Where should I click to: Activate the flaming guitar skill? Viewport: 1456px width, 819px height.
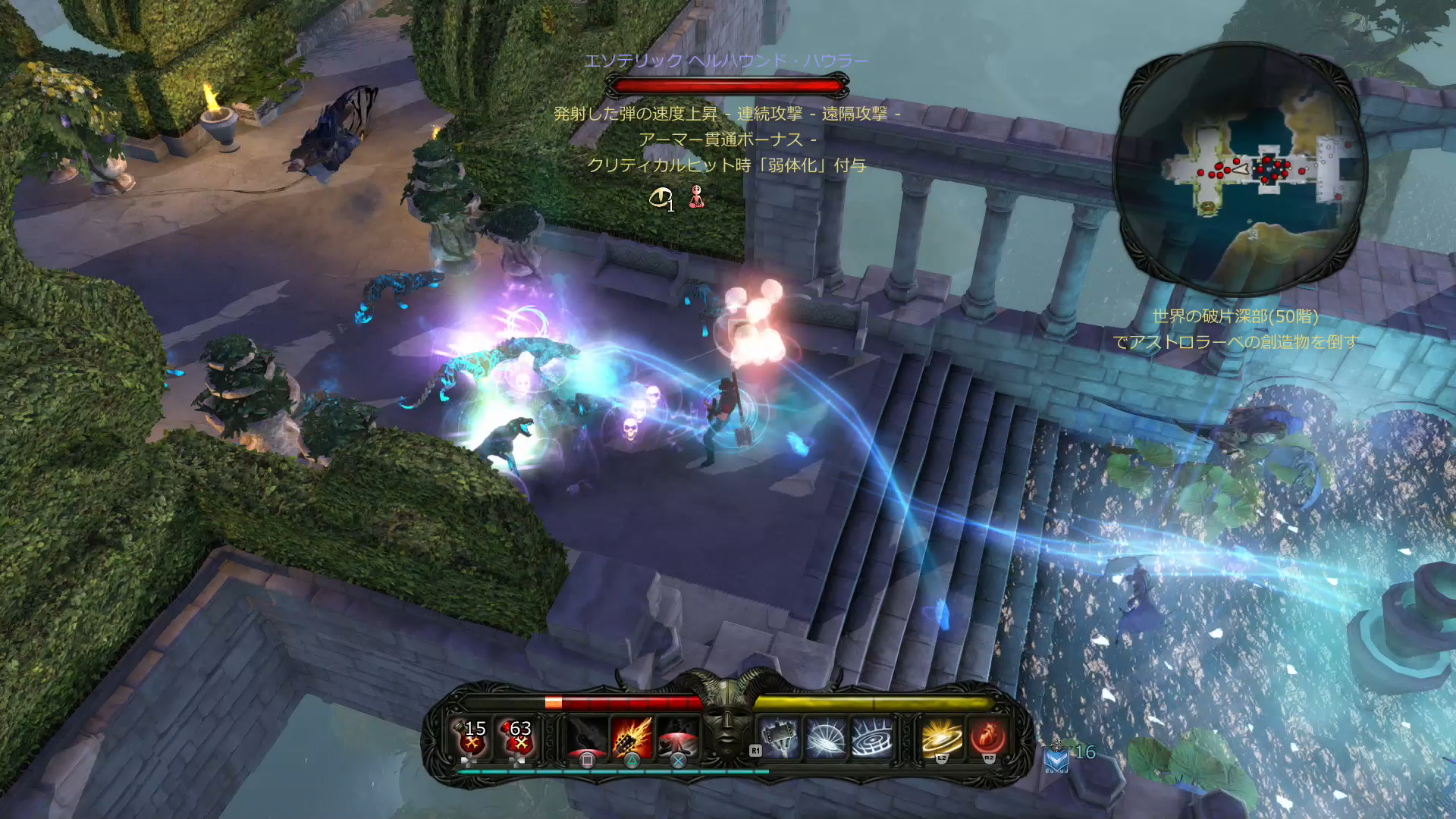(x=632, y=737)
